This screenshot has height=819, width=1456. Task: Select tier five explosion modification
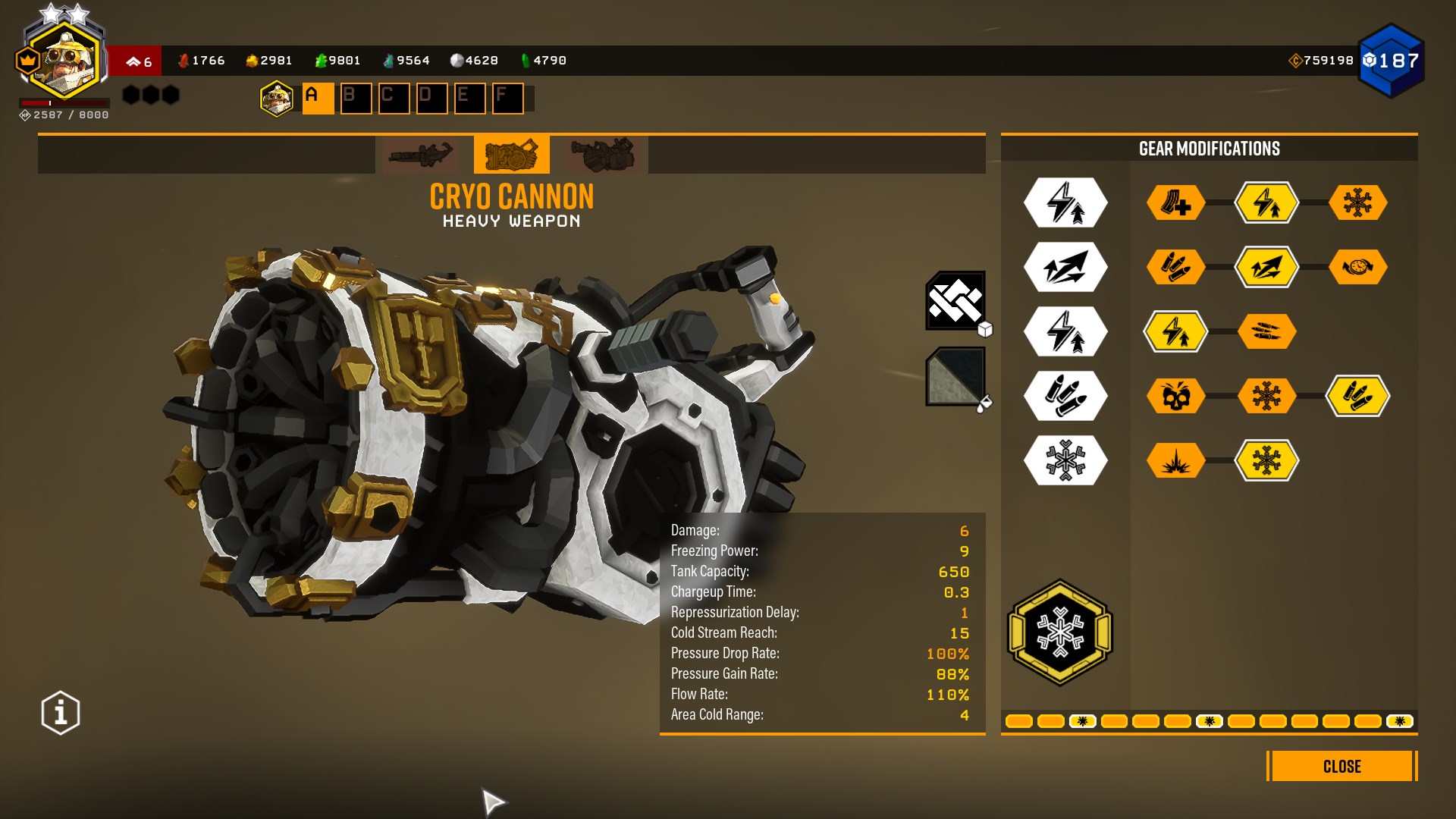1175,460
